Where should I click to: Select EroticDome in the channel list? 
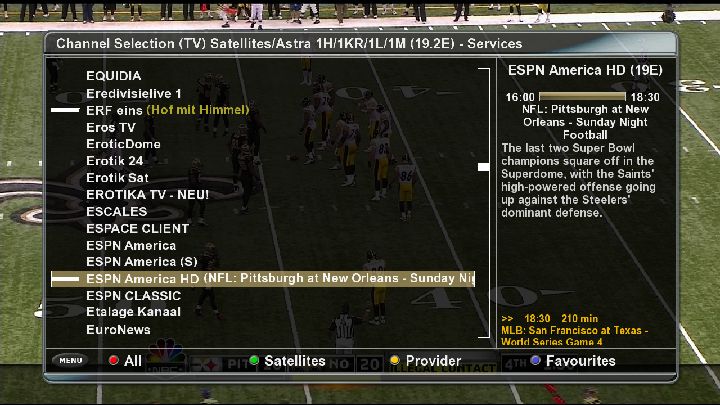pyautogui.click(x=123, y=144)
